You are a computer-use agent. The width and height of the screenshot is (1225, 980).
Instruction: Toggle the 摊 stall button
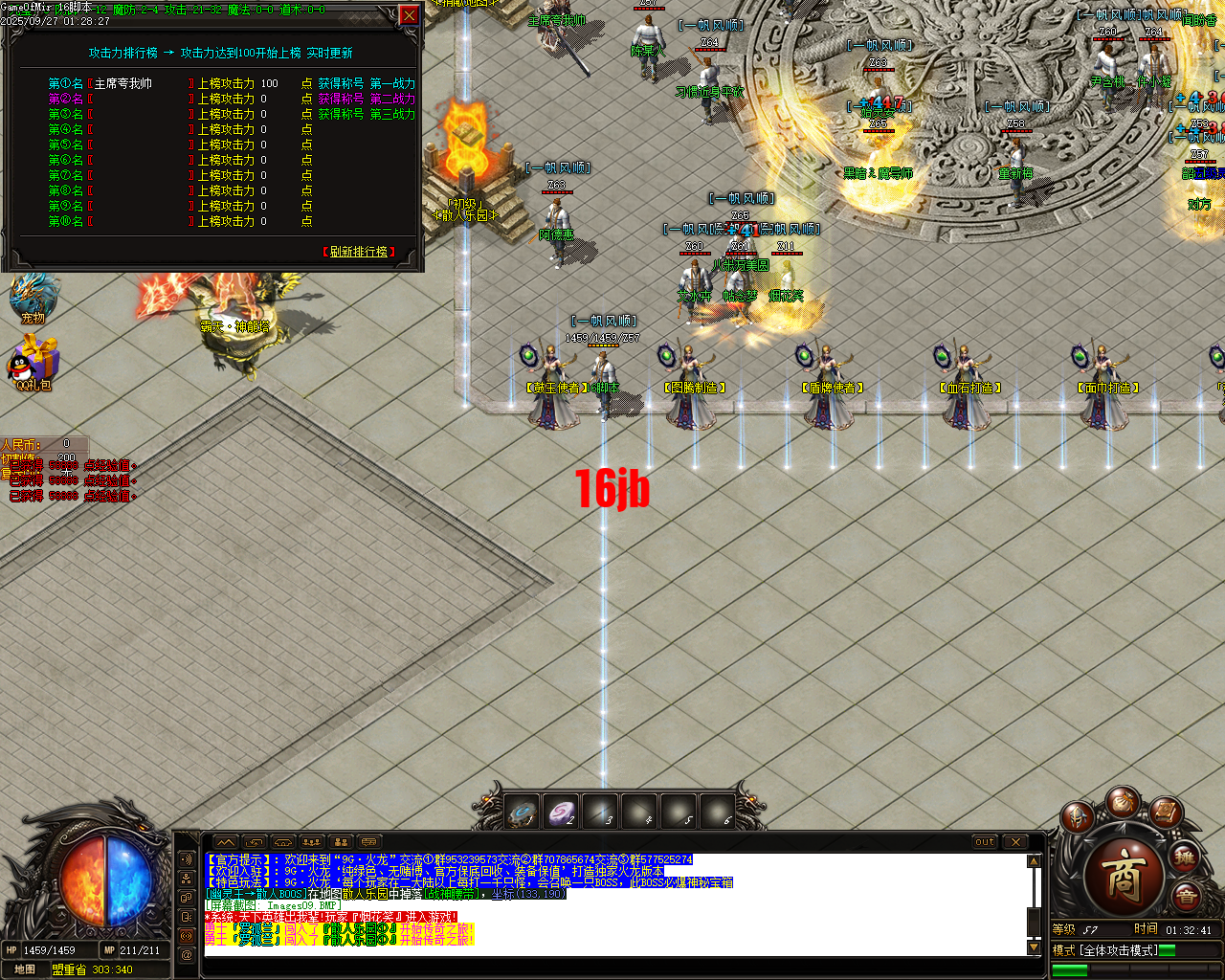pyautogui.click(x=1187, y=857)
